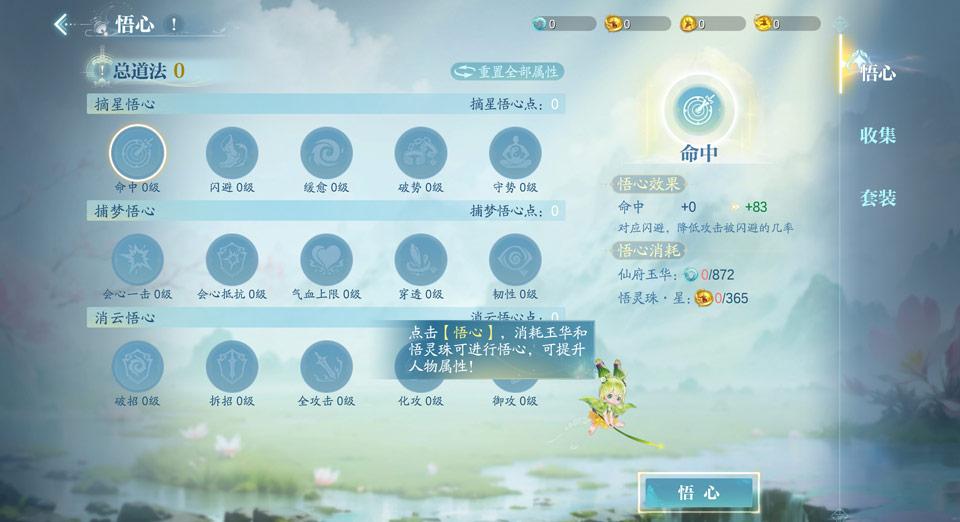Viewport: 960px width, 522px height.
Task: Select the 会心抵抗 shield node
Action: (x=232, y=260)
